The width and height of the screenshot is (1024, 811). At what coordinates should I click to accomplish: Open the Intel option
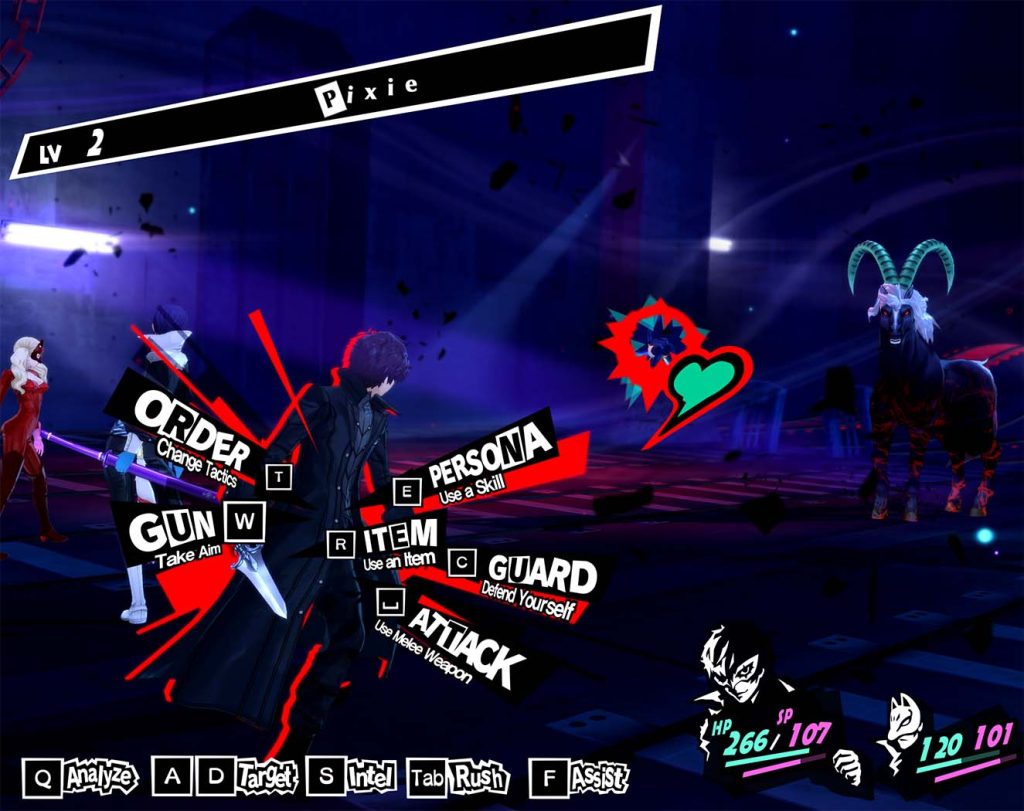click(371, 775)
